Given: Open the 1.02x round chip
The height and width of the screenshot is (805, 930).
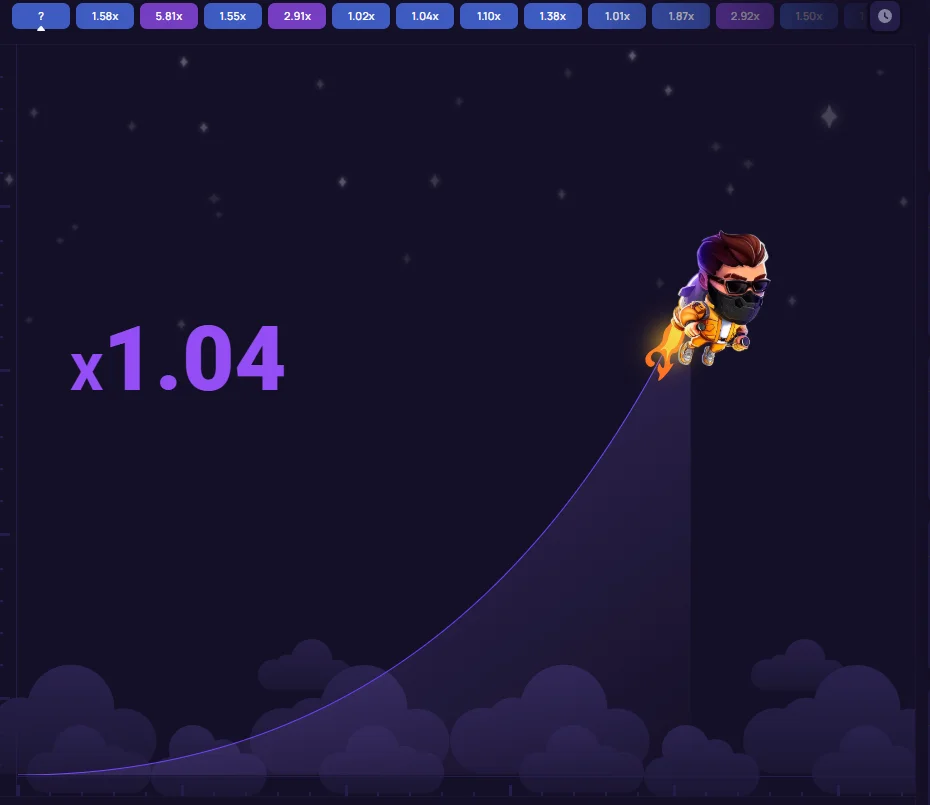Looking at the screenshot, I should pos(361,16).
